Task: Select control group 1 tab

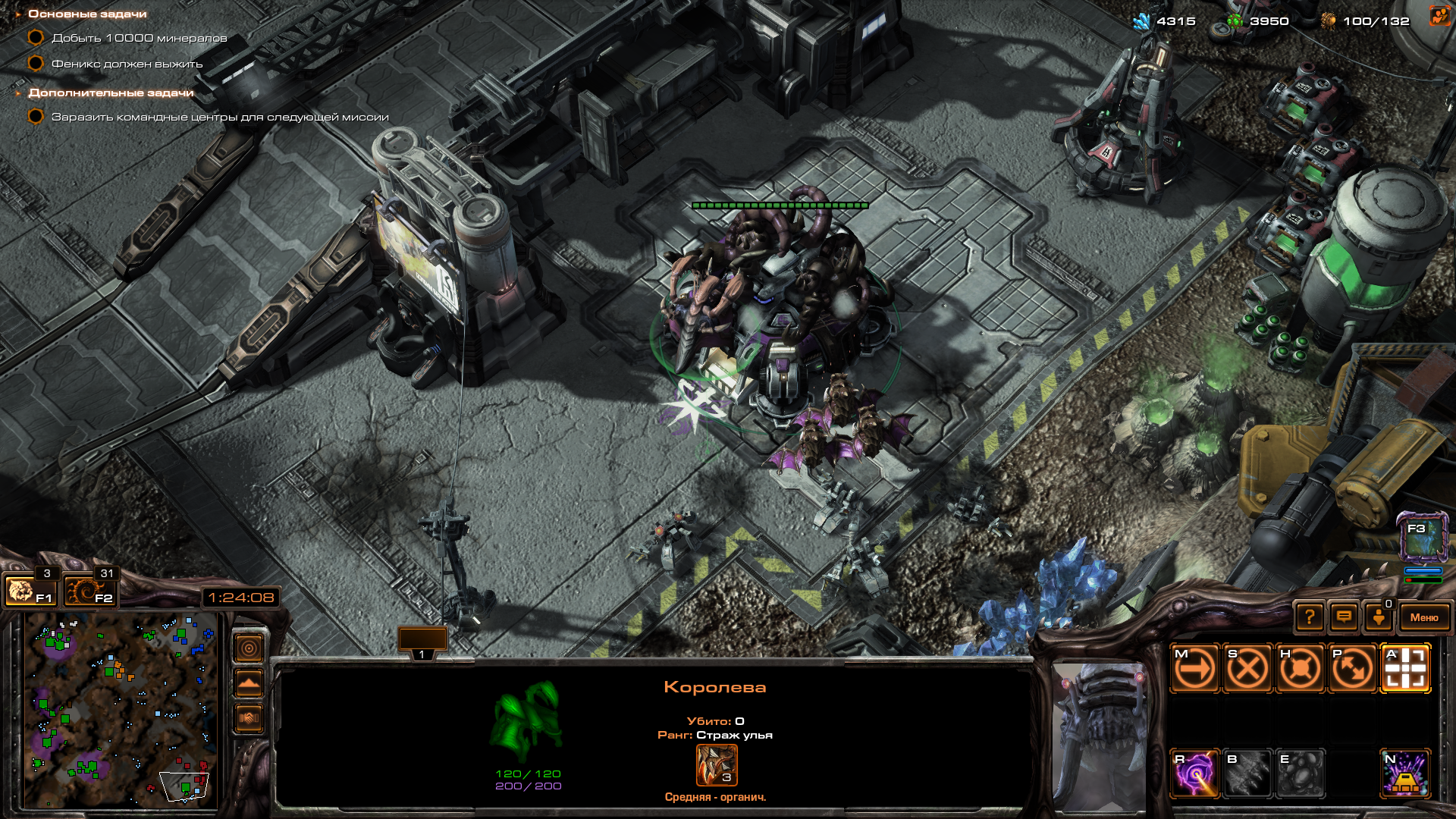Action: pos(422,643)
